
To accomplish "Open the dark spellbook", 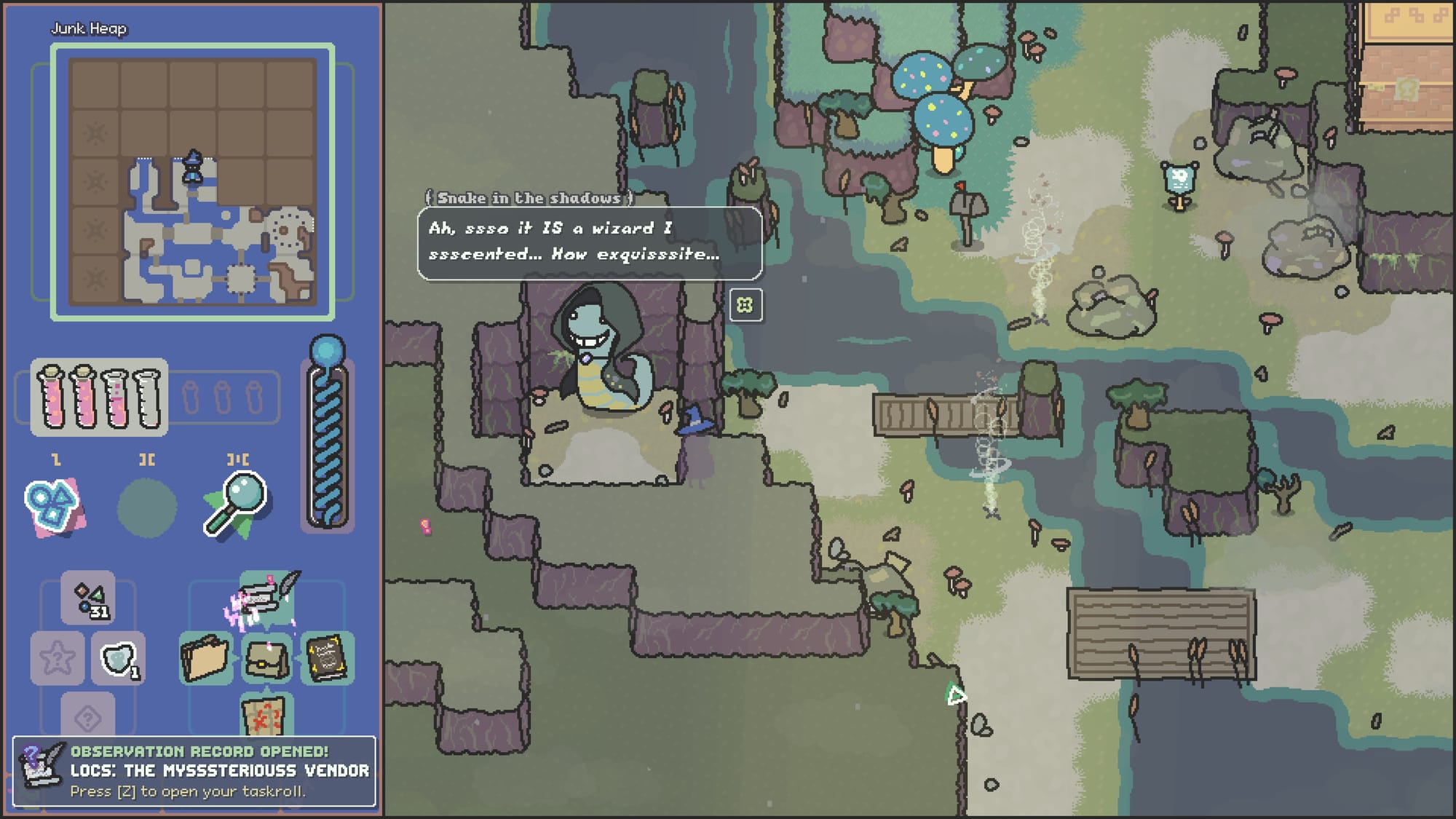I will [327, 658].
